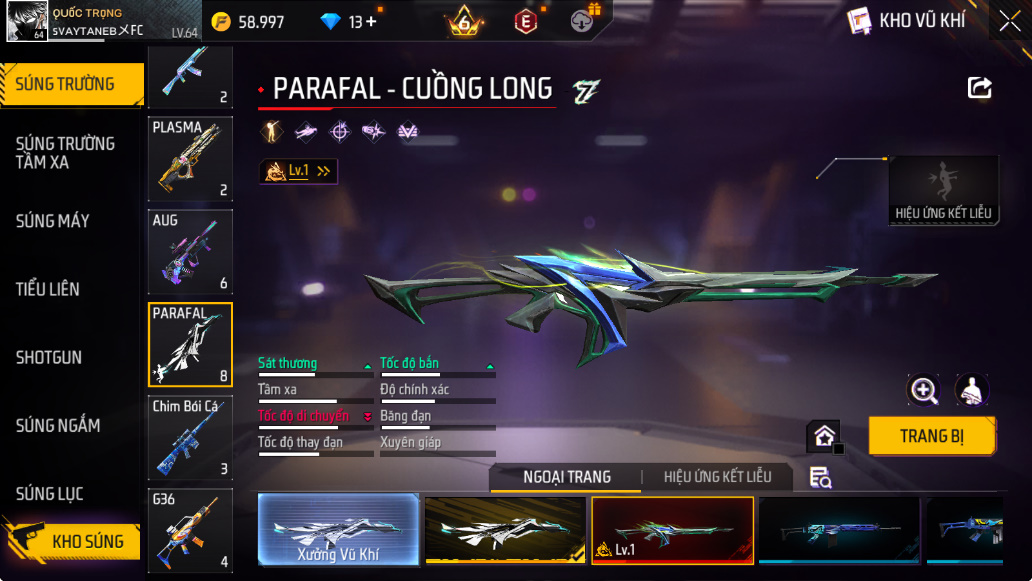Image resolution: width=1032 pixels, height=581 pixels.
Task: Open the Súng Trường Tầm Xa category
Action: pyautogui.click(x=66, y=152)
